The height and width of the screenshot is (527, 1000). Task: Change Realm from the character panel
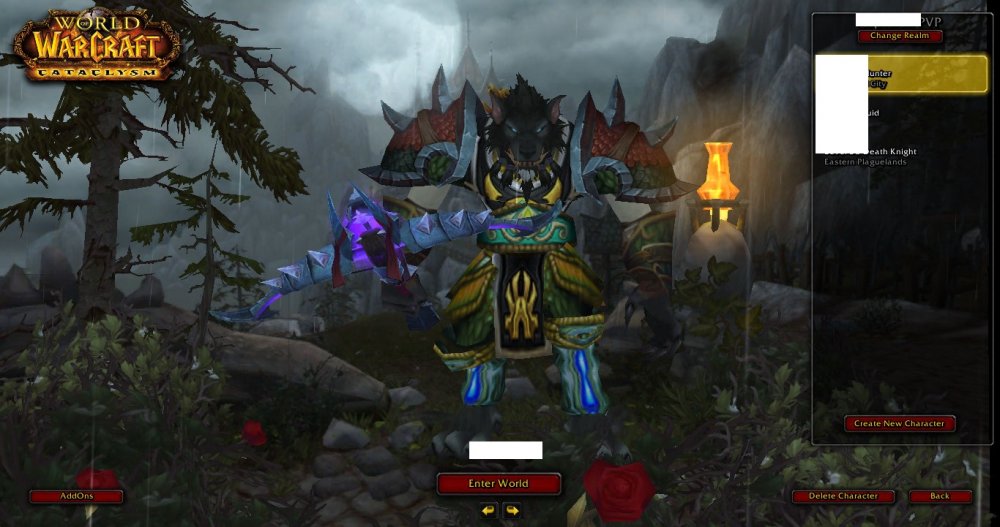[899, 36]
